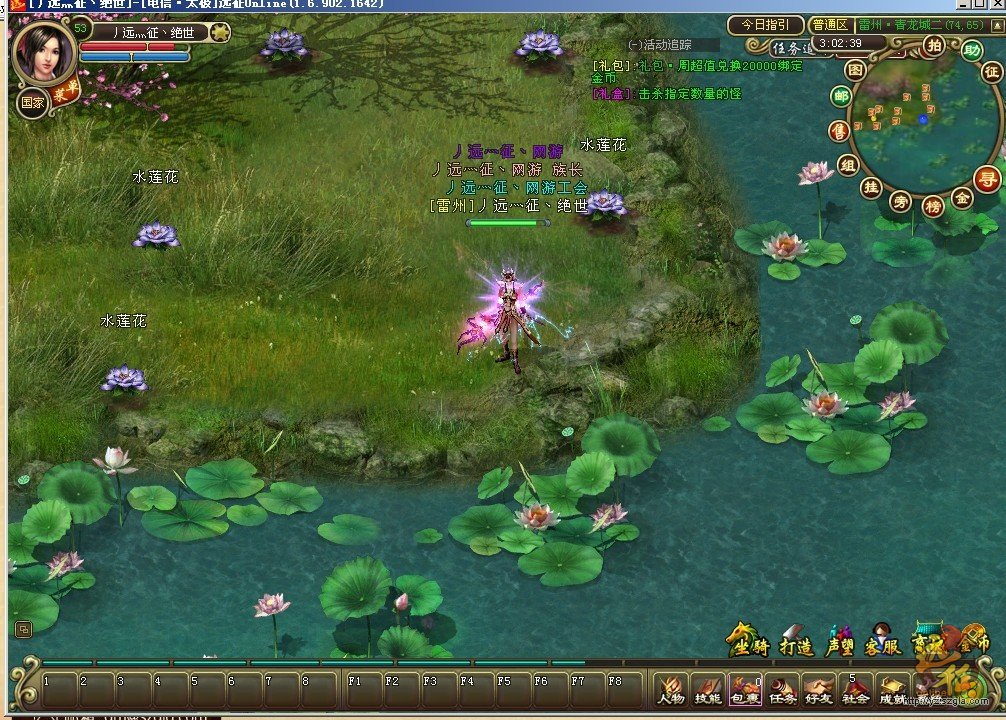
Task: Open the 图 map button
Action: (855, 69)
